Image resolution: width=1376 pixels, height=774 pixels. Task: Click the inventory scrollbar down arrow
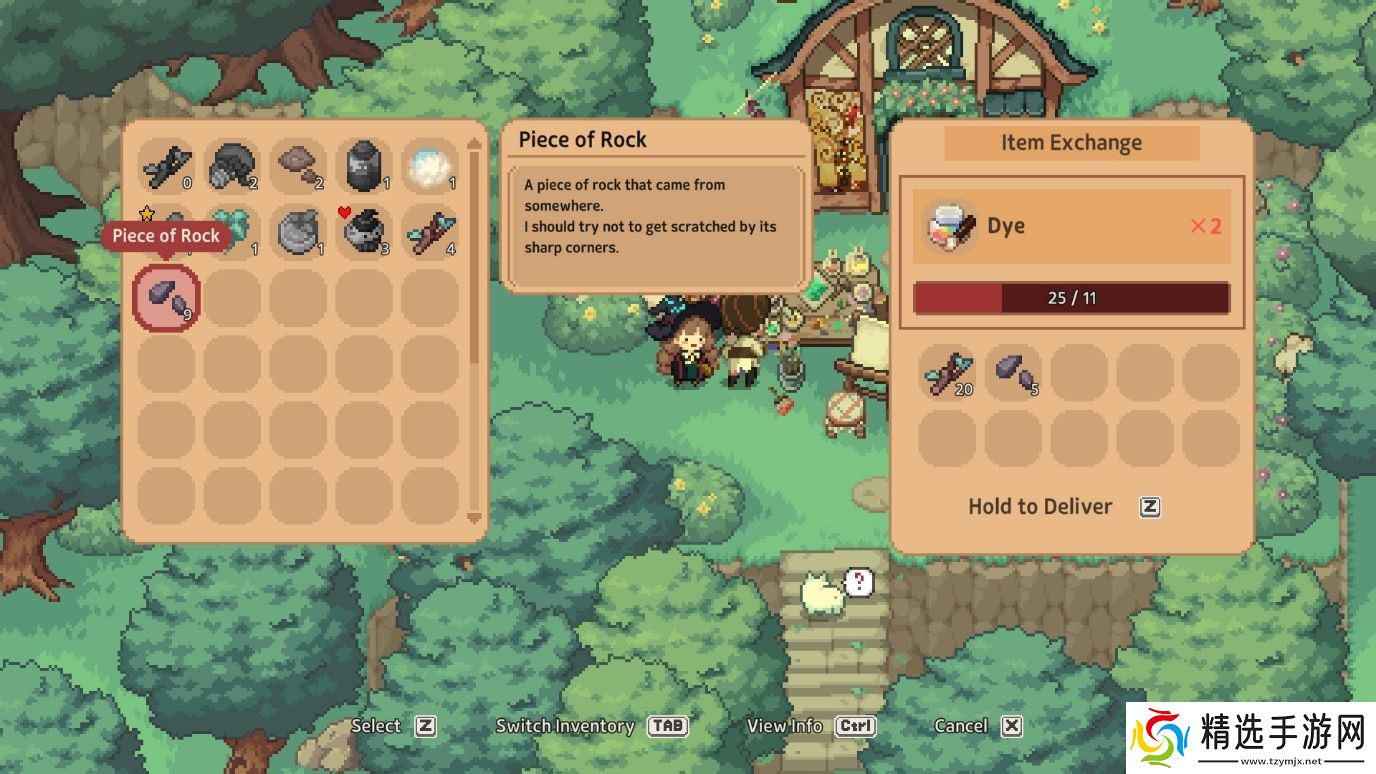(475, 518)
